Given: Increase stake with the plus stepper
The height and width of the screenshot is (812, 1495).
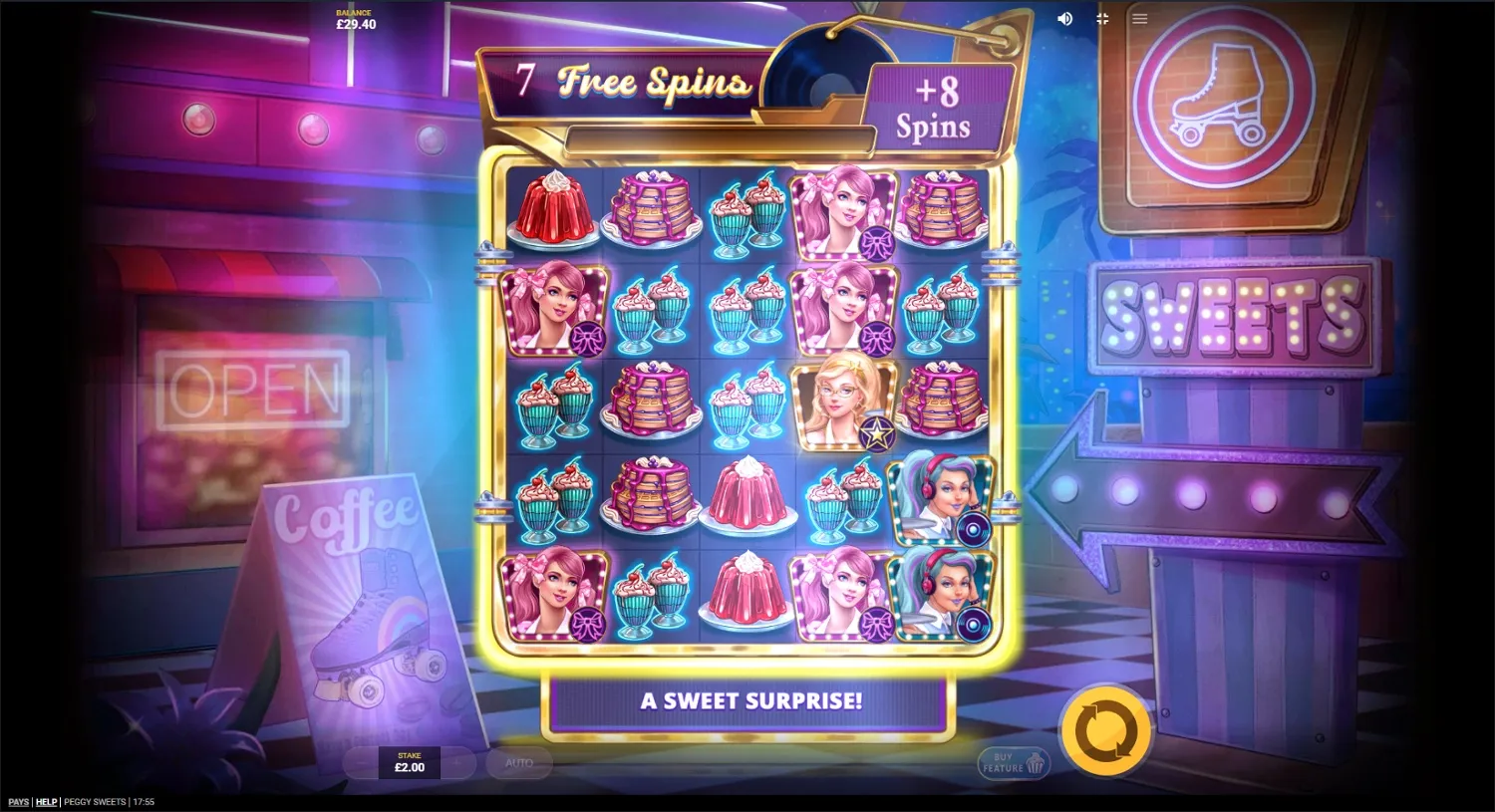Looking at the screenshot, I should pyautogui.click(x=456, y=763).
